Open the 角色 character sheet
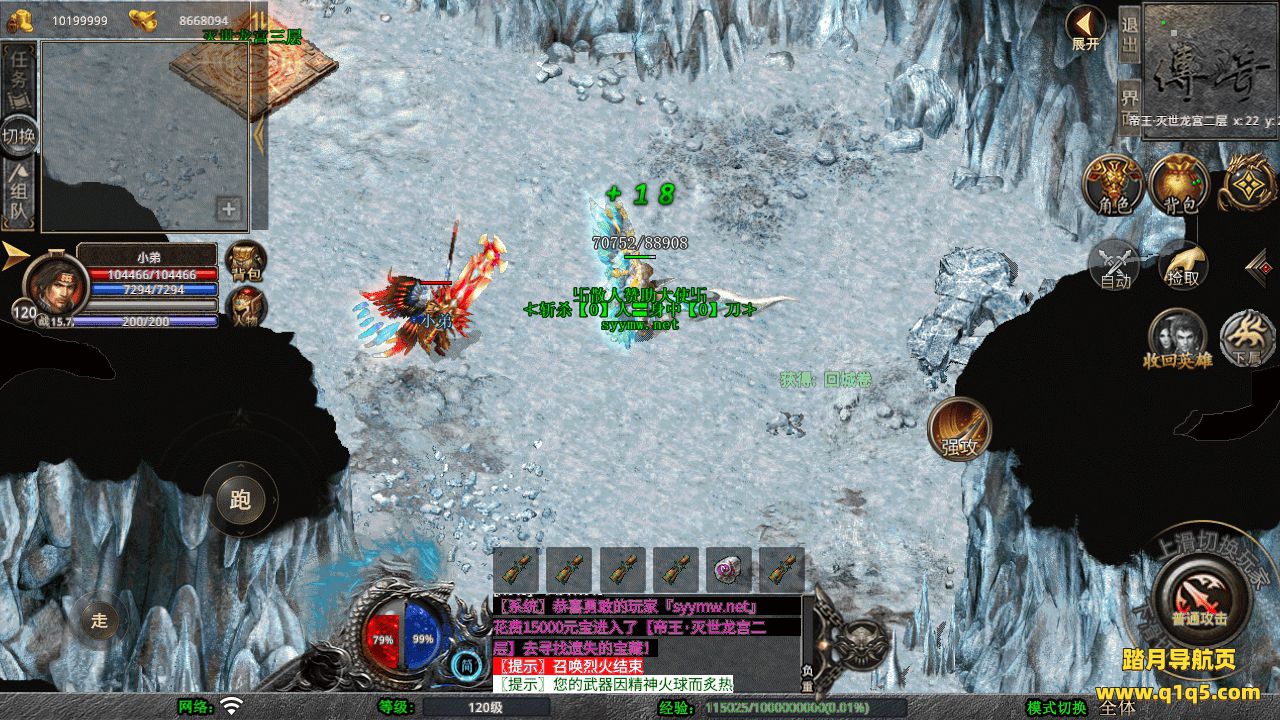Screen dimensions: 1280x720 point(1113,185)
